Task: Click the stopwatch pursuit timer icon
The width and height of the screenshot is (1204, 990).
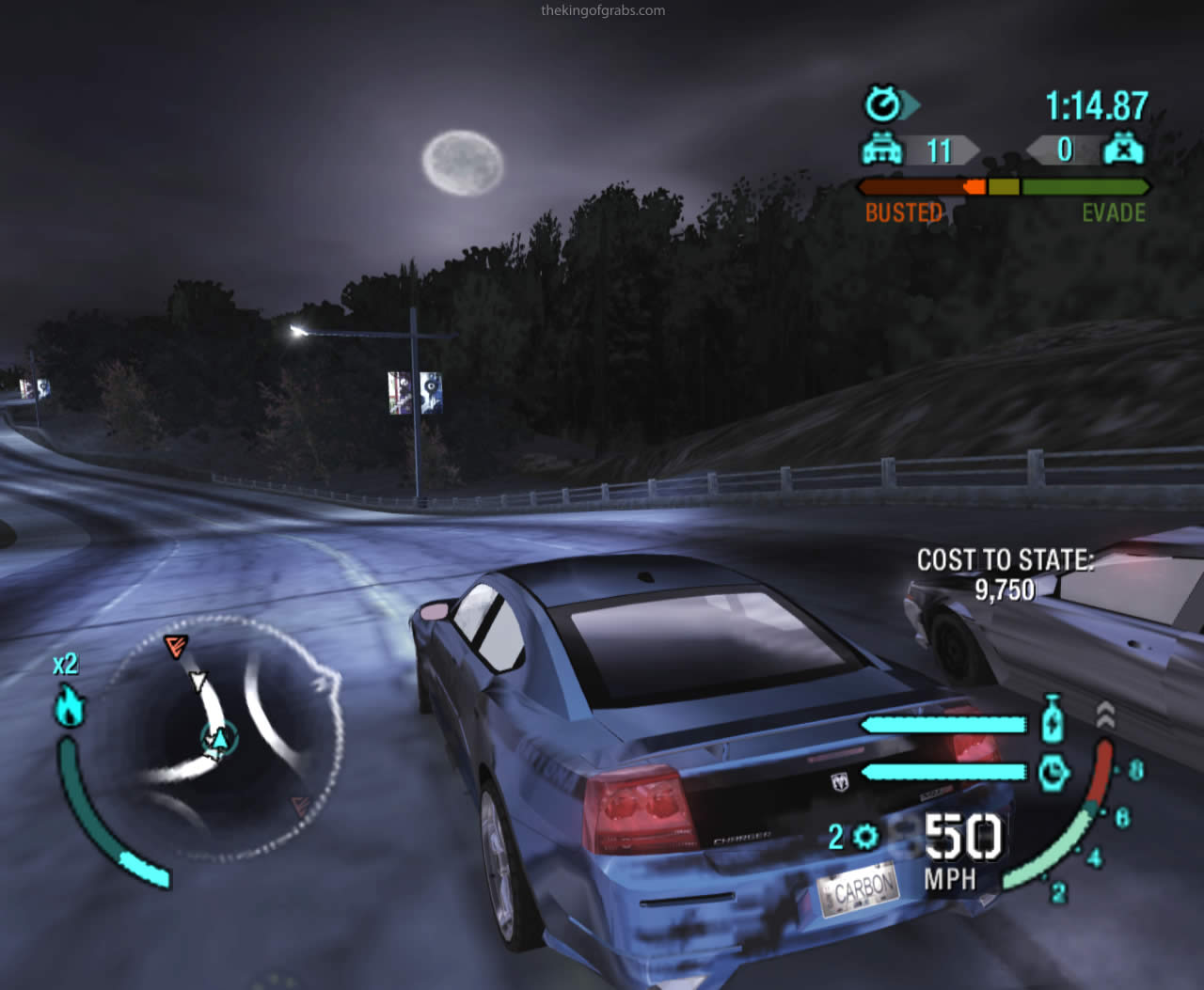Action: [x=884, y=103]
